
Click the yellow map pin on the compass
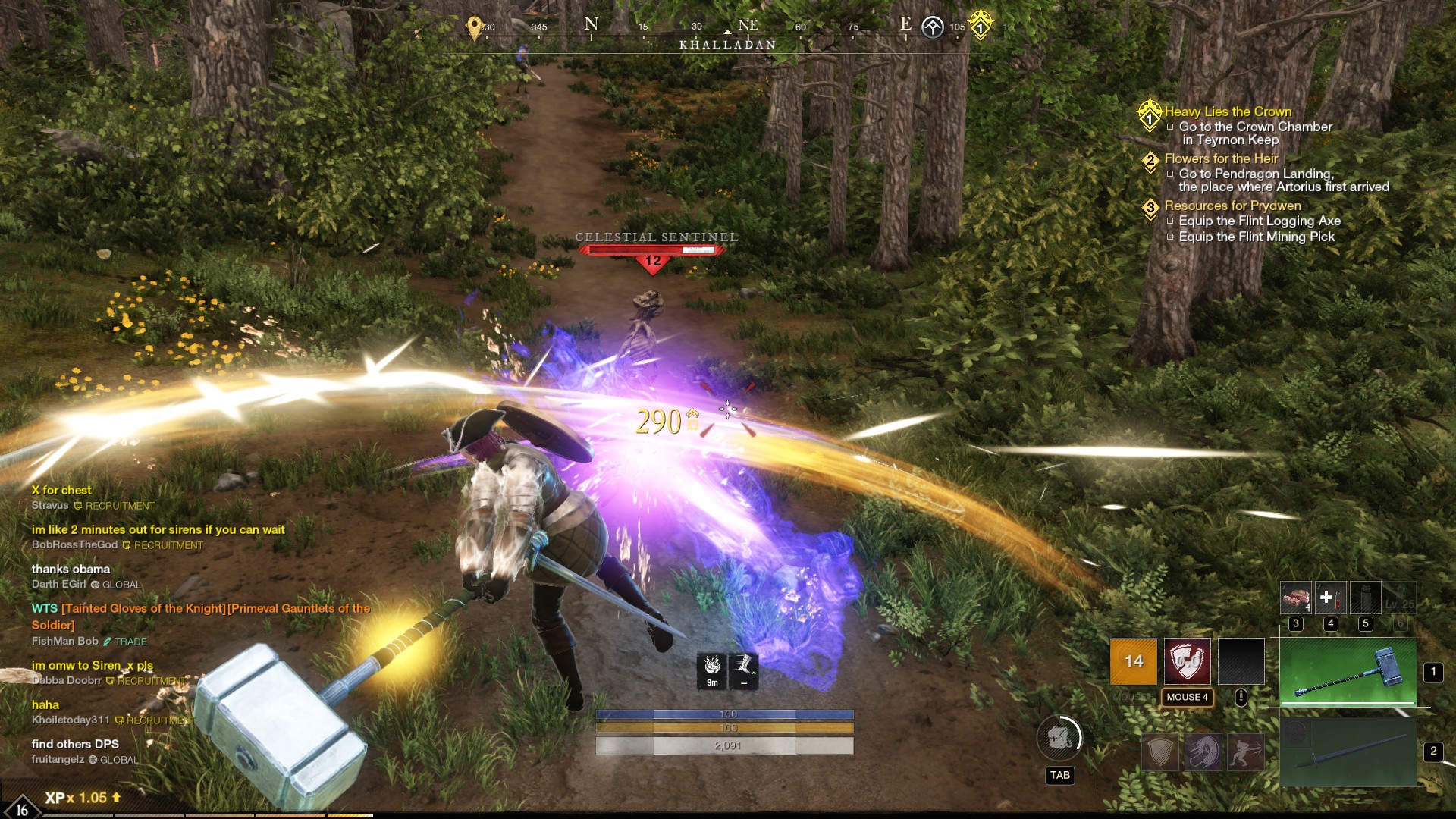click(x=475, y=27)
